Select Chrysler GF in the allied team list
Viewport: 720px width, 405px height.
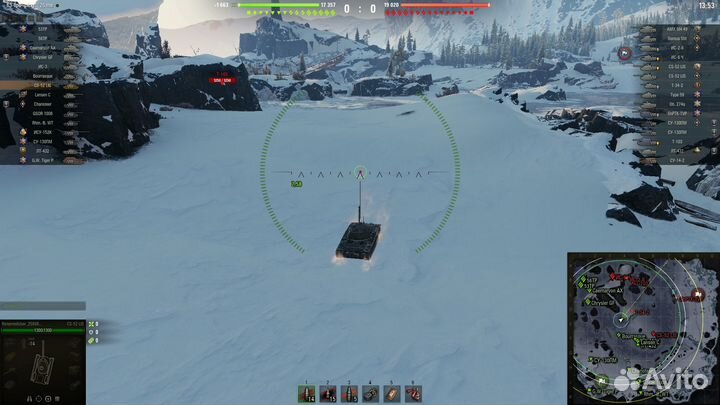pyautogui.click(x=40, y=57)
